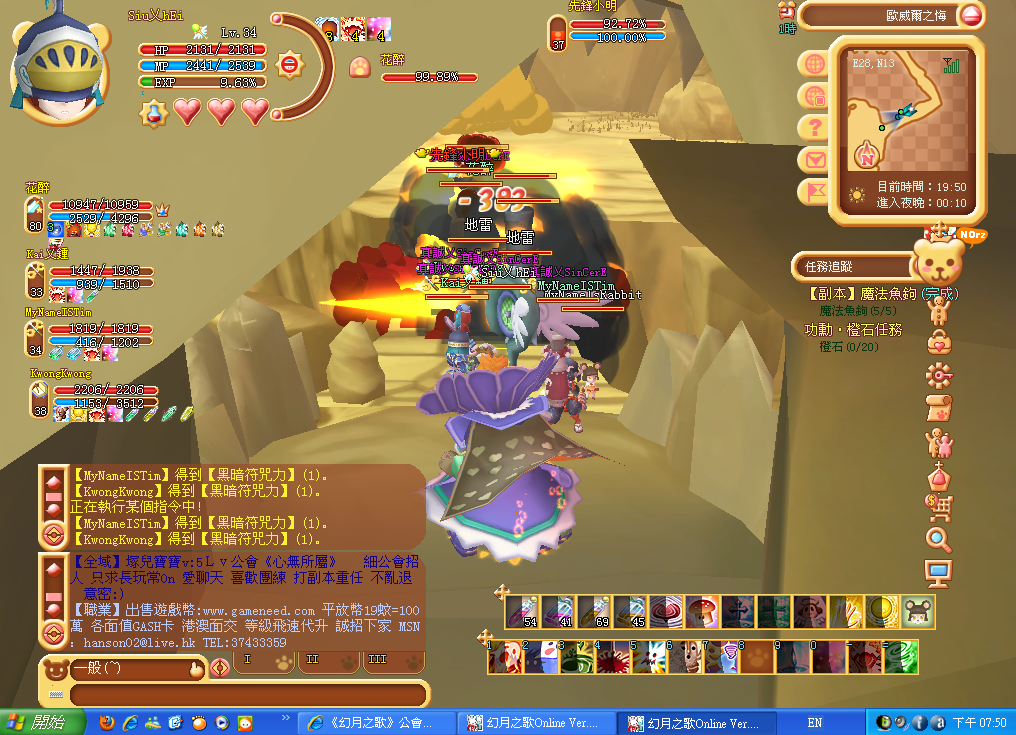Open the question mark help button
1016x735 pixels.
tap(815, 127)
